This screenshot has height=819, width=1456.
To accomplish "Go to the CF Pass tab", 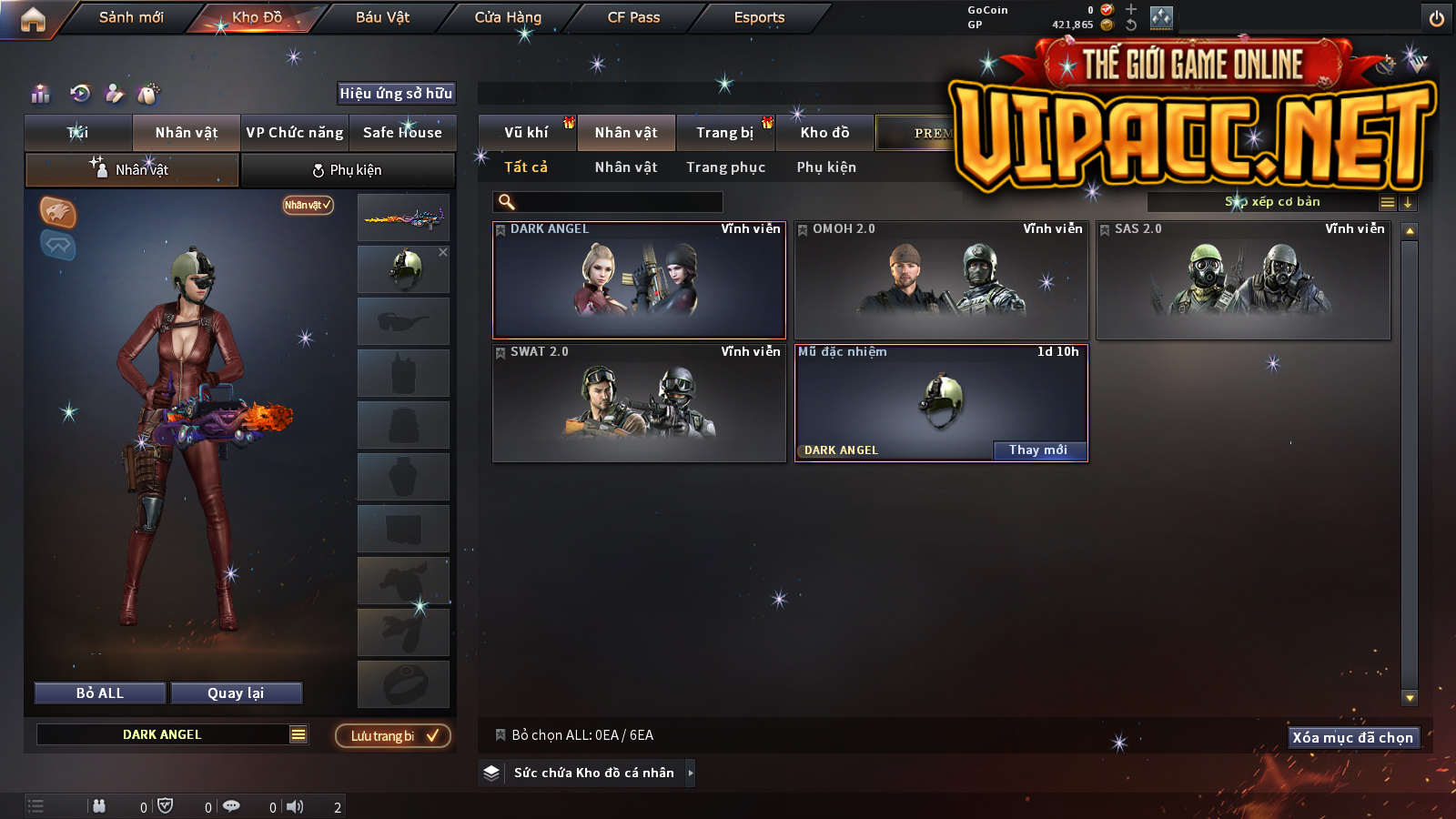I will pyautogui.click(x=633, y=17).
